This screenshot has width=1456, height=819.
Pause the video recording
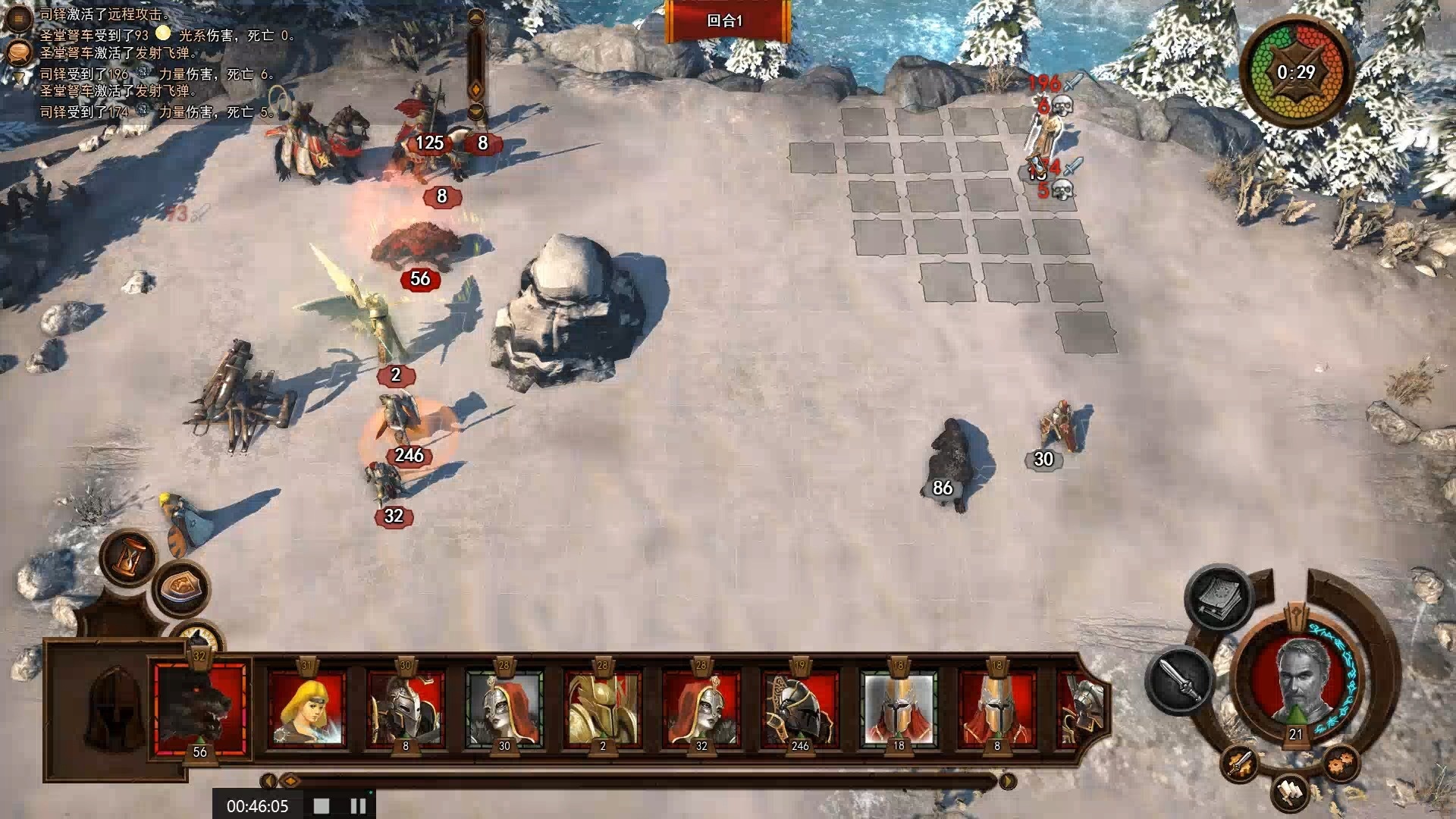coord(358,805)
